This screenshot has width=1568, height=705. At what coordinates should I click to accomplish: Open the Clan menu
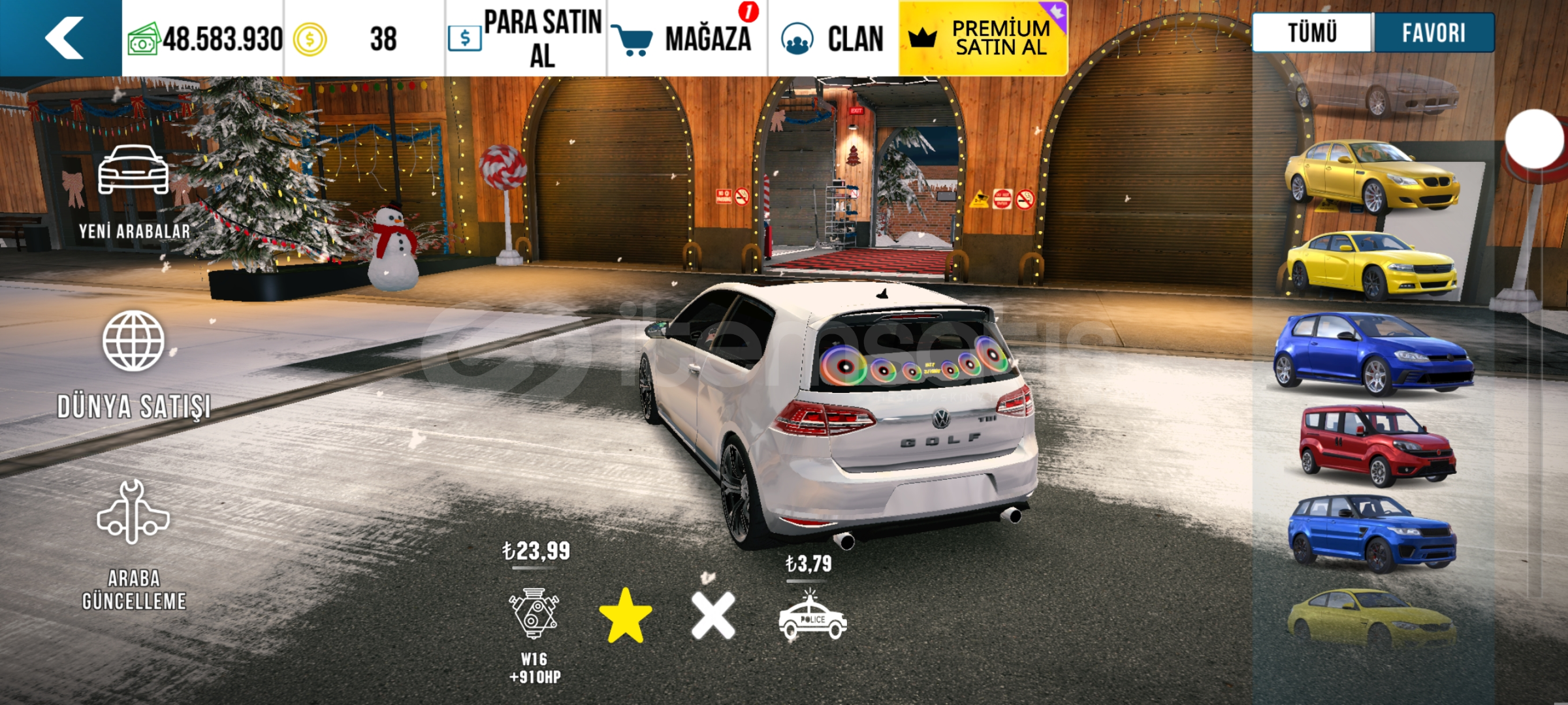click(x=833, y=39)
